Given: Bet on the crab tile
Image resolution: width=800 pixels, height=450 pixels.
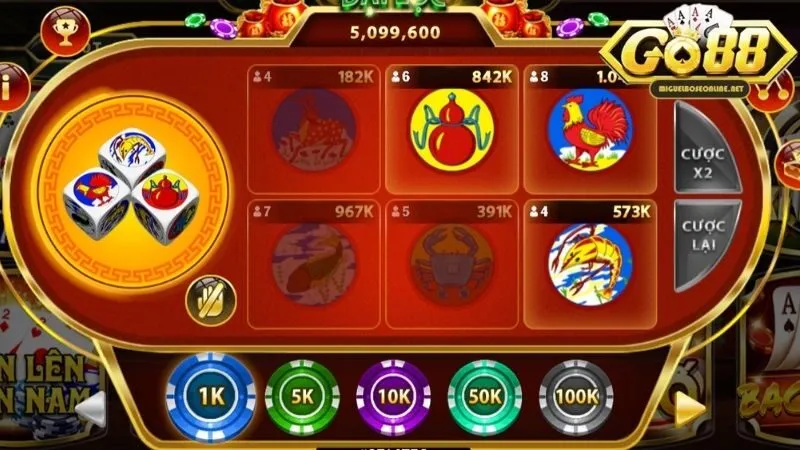Looking at the screenshot, I should (x=451, y=264).
